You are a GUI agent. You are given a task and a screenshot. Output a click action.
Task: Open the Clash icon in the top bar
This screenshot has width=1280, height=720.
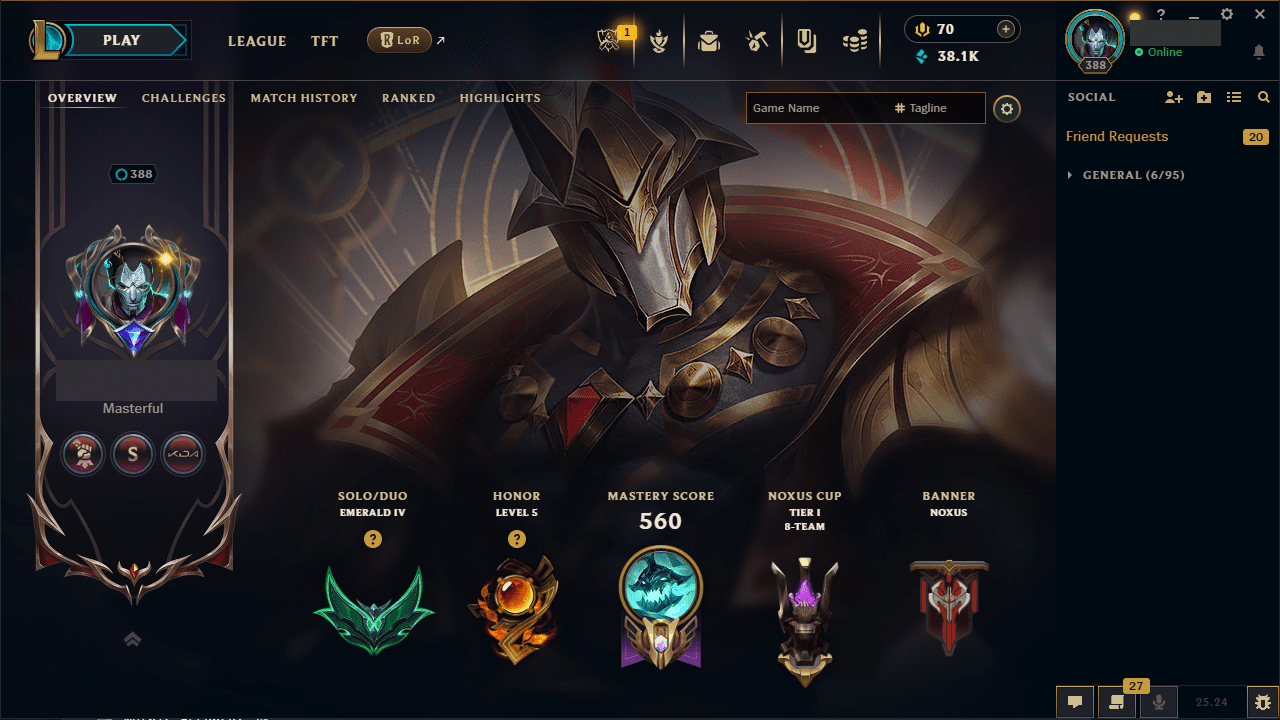tap(660, 38)
